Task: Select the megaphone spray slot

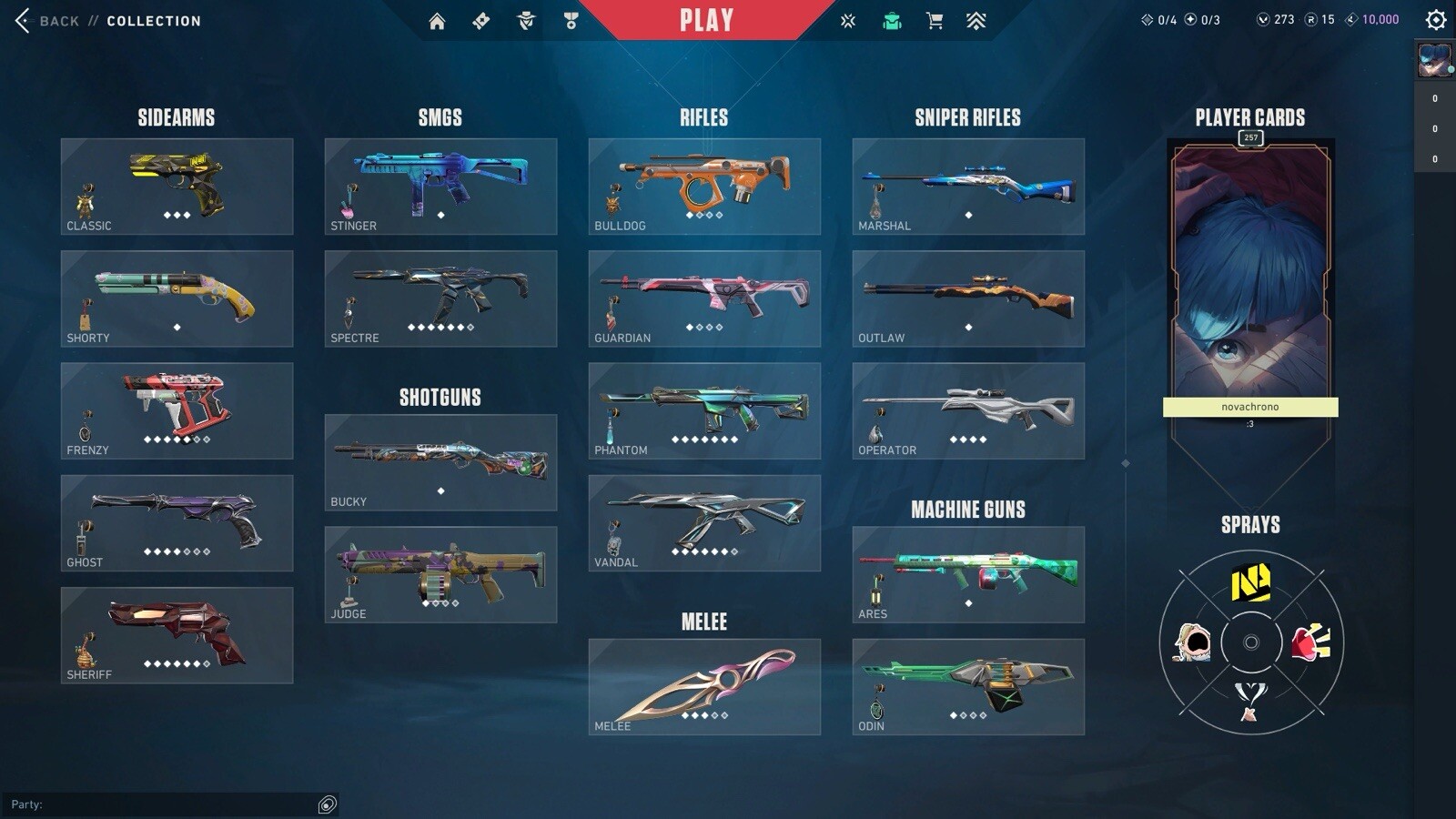Action: click(1310, 643)
